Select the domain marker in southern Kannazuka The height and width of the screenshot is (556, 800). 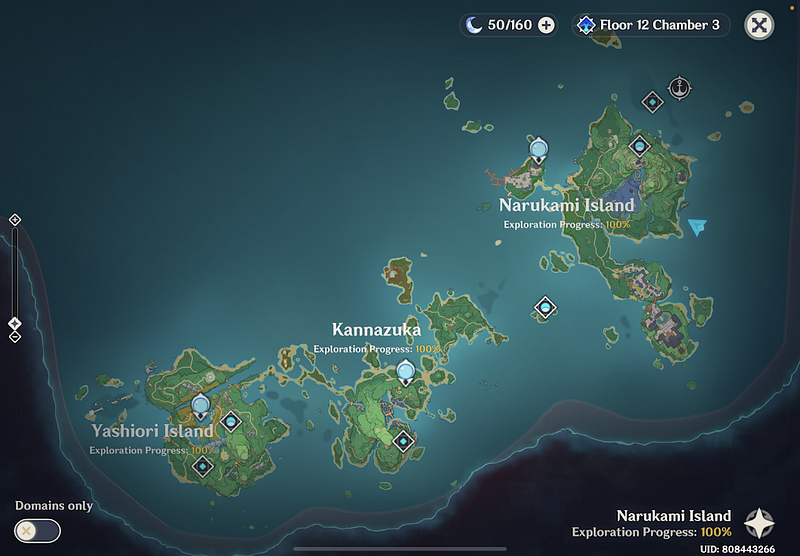[x=403, y=440]
